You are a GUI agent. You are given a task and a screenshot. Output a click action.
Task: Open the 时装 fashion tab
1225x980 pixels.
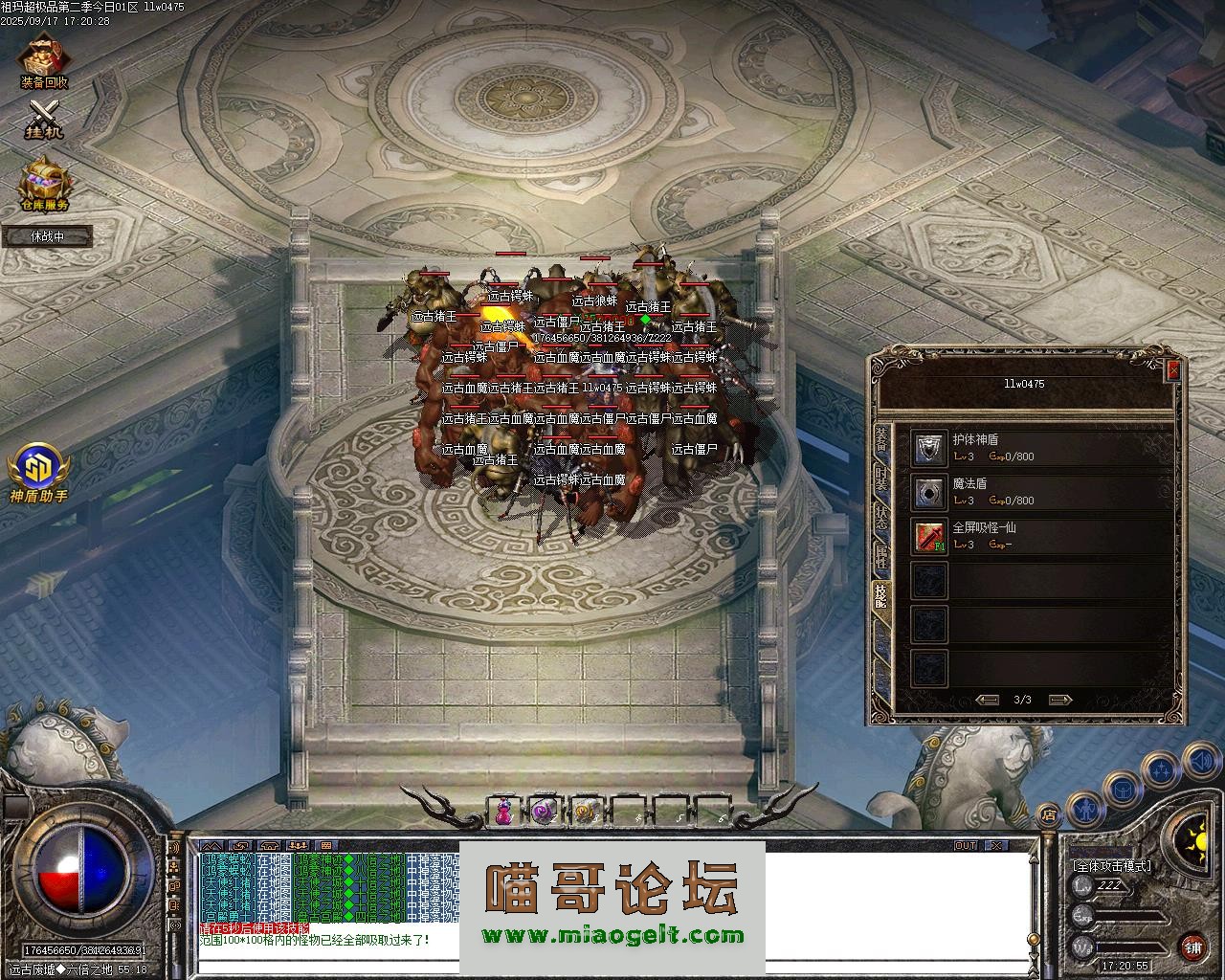coord(880,480)
